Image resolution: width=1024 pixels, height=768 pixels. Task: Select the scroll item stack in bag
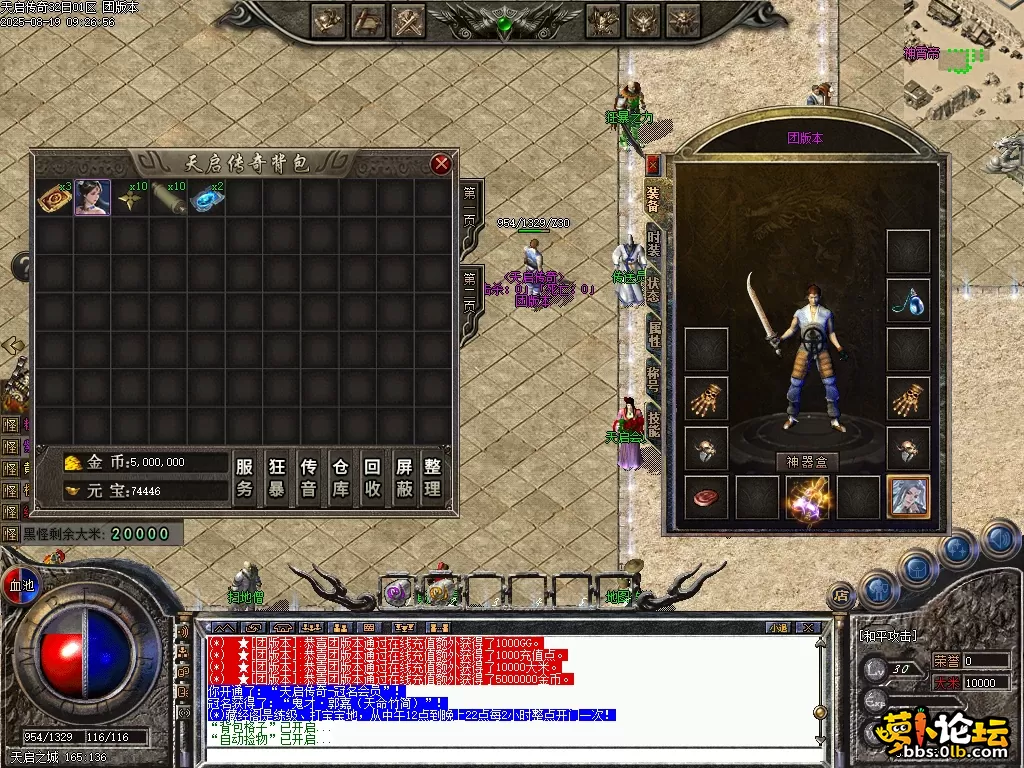click(169, 198)
